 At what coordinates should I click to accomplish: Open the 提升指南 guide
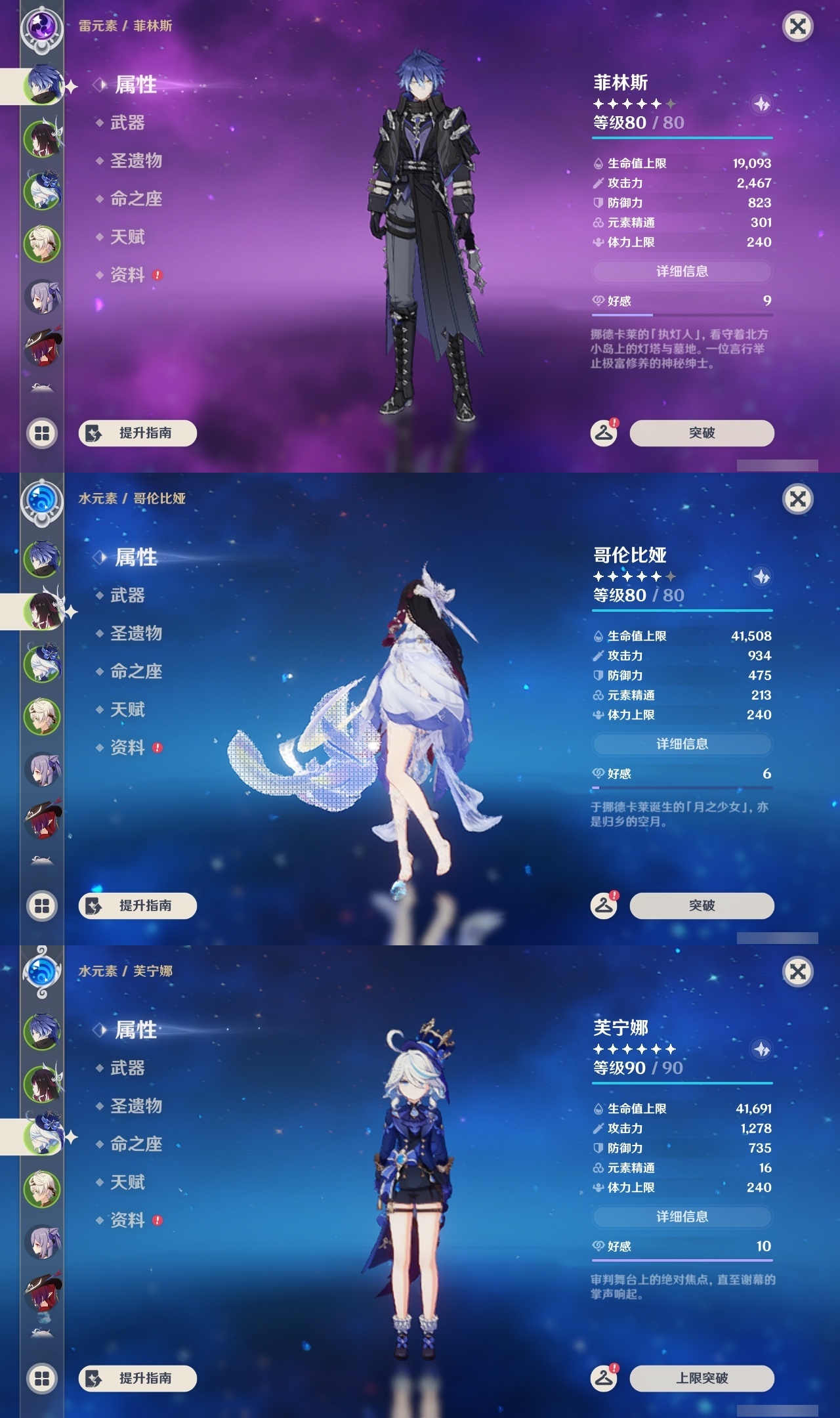coord(138,434)
